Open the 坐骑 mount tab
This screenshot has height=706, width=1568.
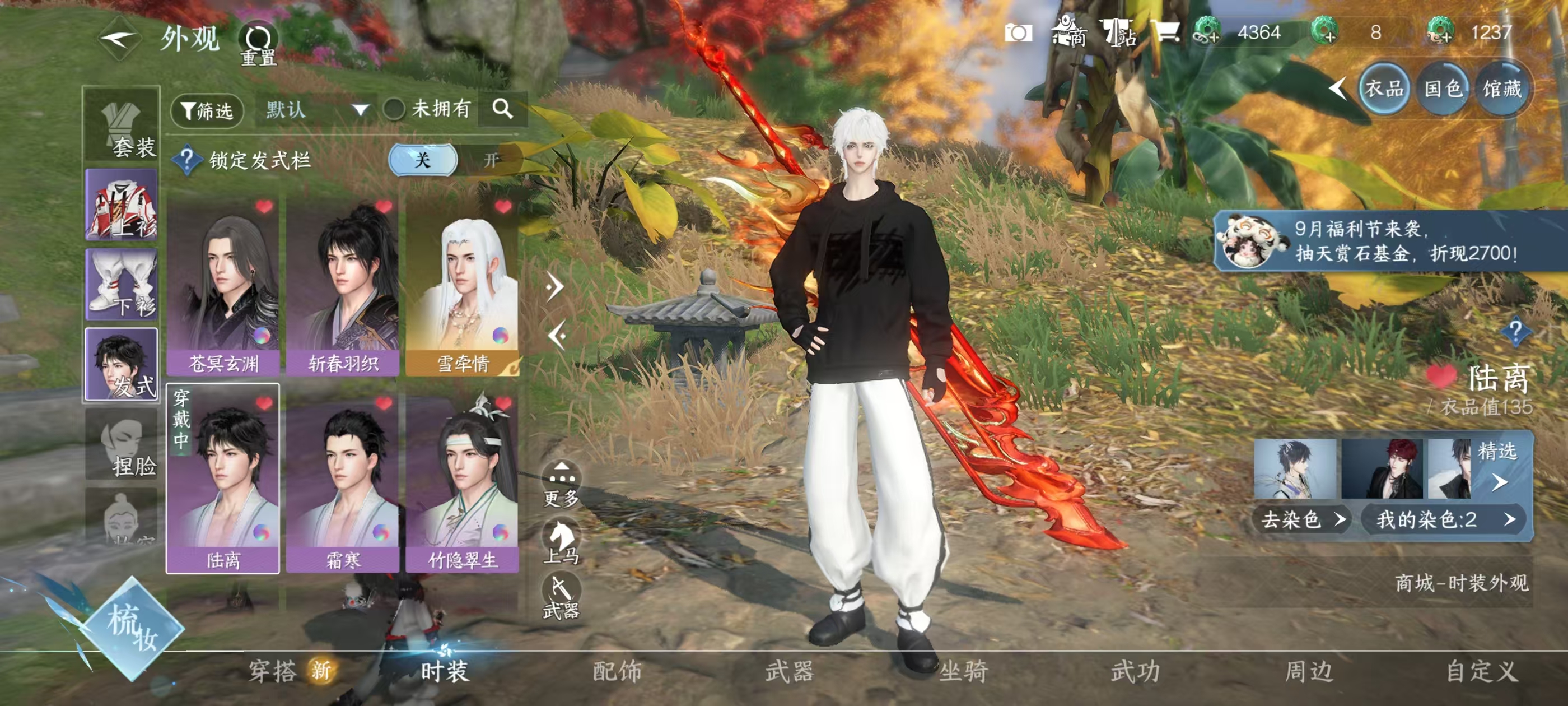963,671
